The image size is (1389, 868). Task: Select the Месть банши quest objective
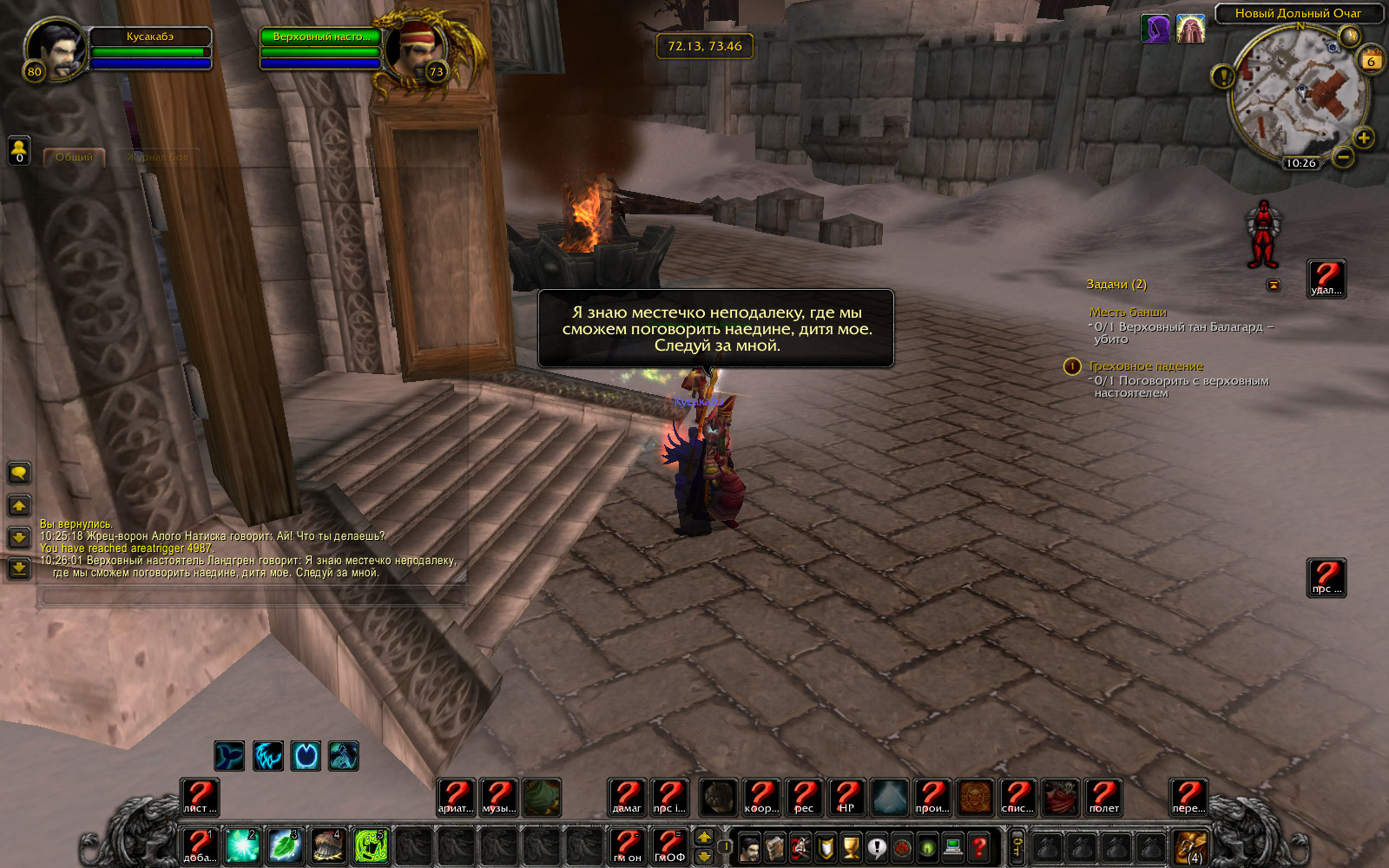coord(1128,312)
